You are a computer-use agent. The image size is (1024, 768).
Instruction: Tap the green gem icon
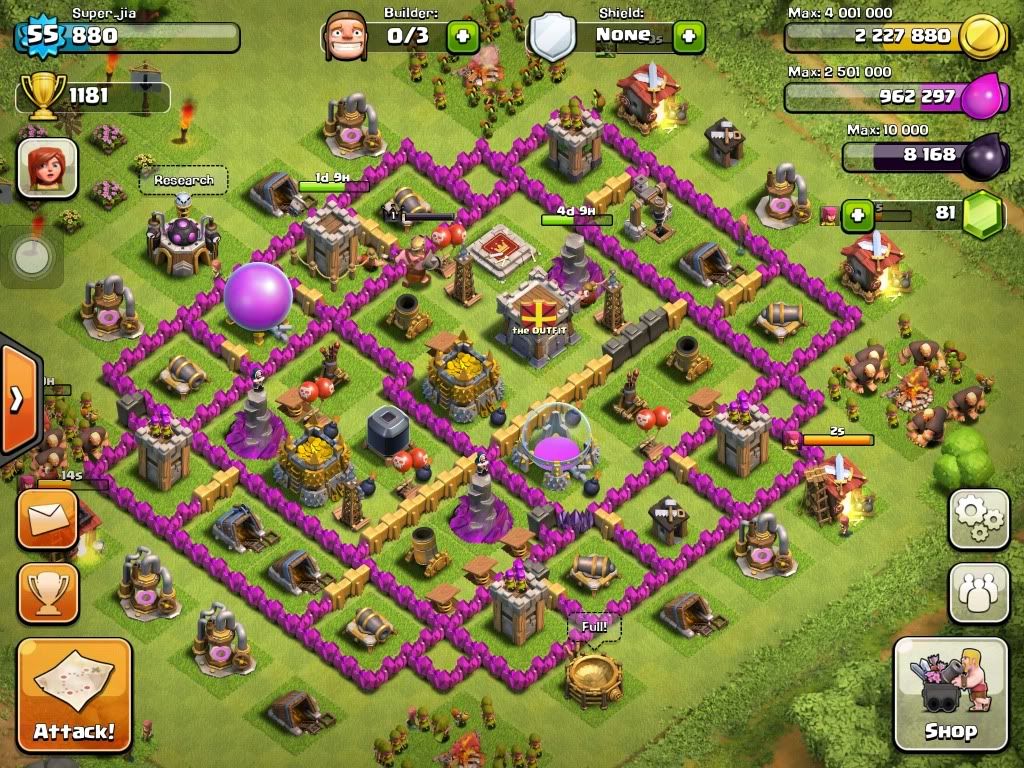[x=982, y=215]
